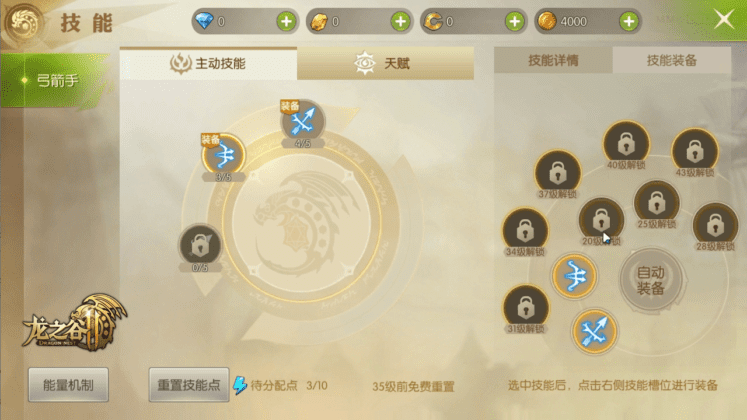Close the skills screen with the X
The height and width of the screenshot is (420, 747).
pos(724,19)
